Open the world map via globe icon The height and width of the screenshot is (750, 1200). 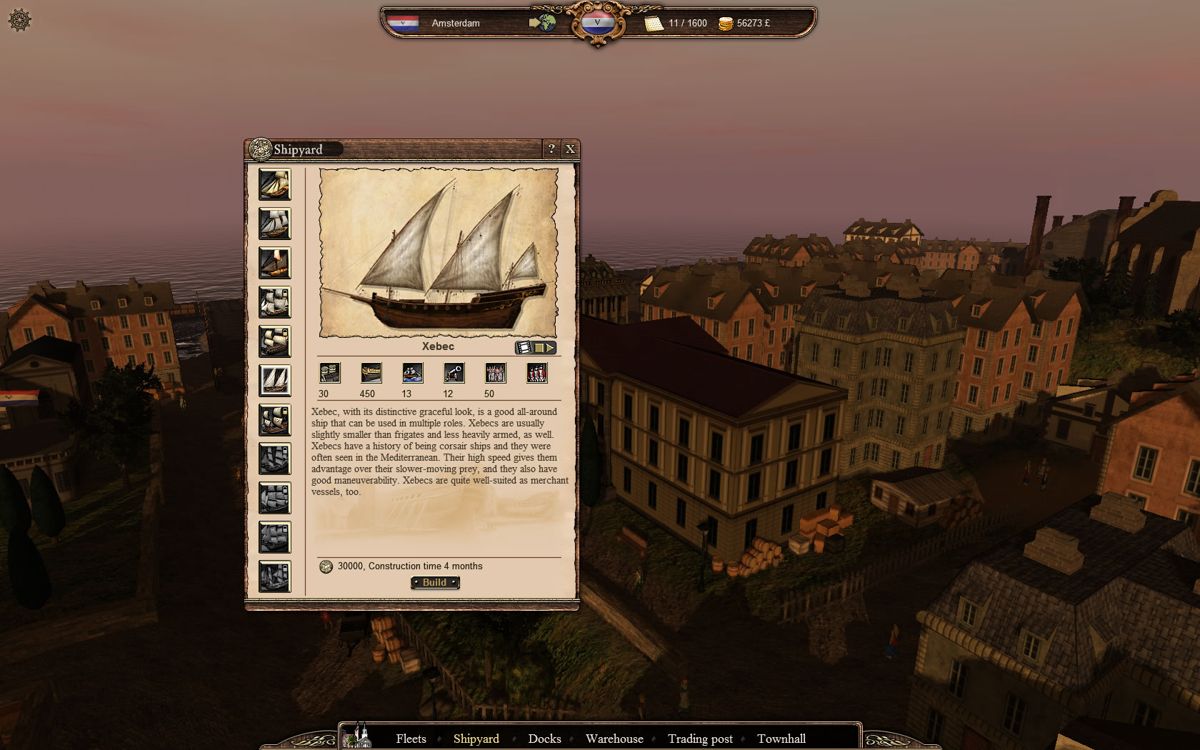pos(543,22)
